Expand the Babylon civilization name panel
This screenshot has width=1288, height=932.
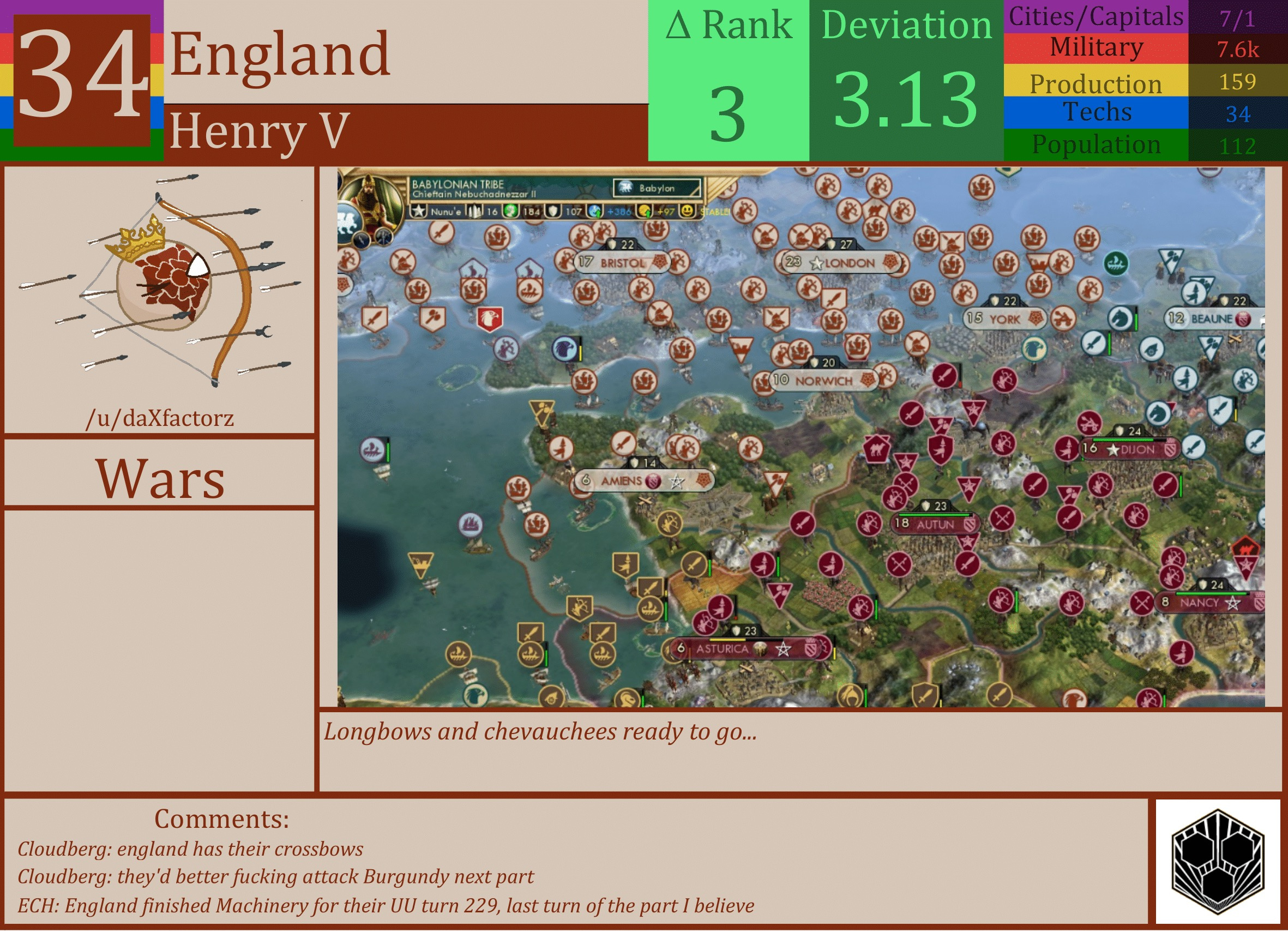point(656,188)
